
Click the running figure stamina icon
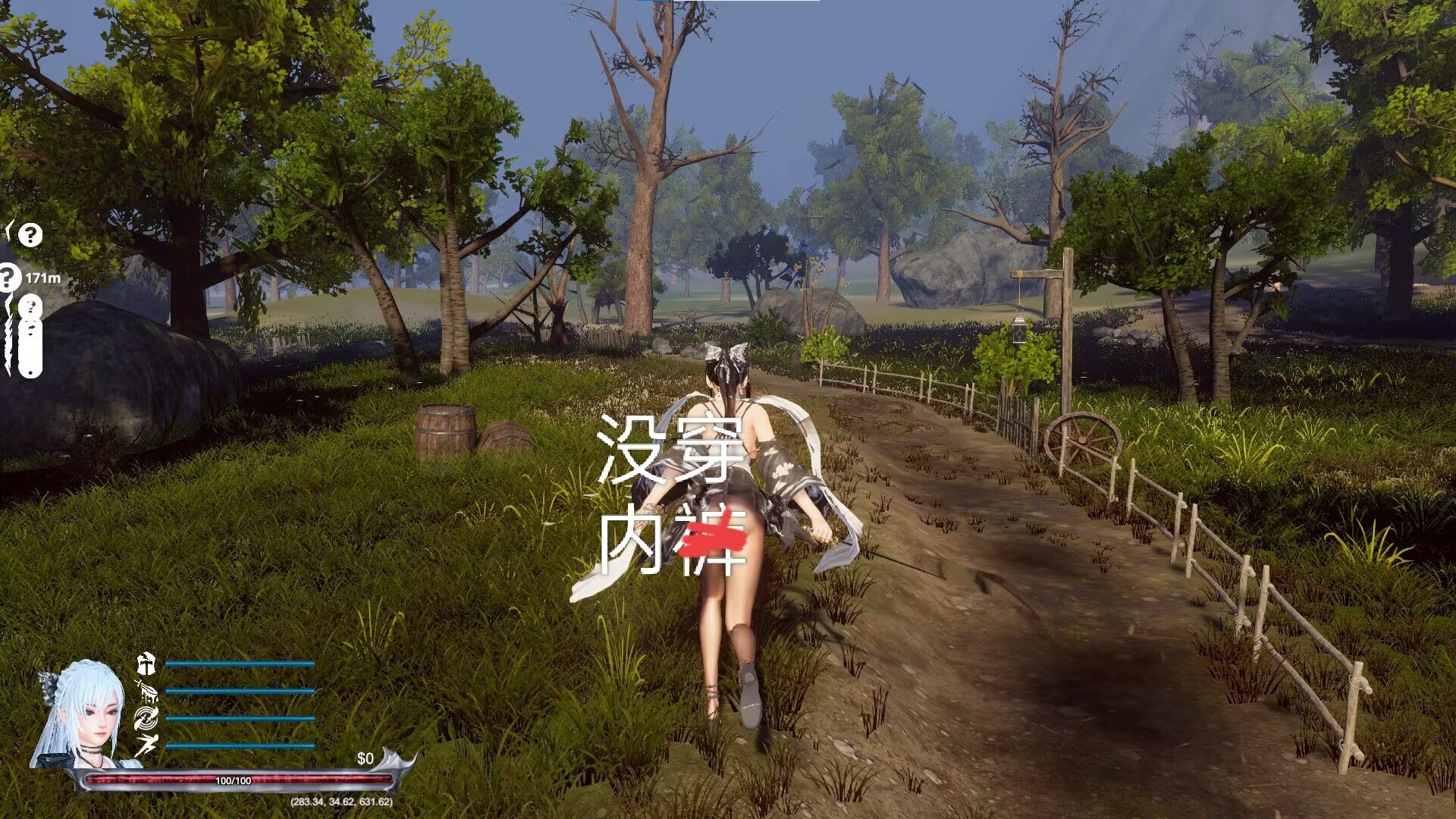pos(146,745)
